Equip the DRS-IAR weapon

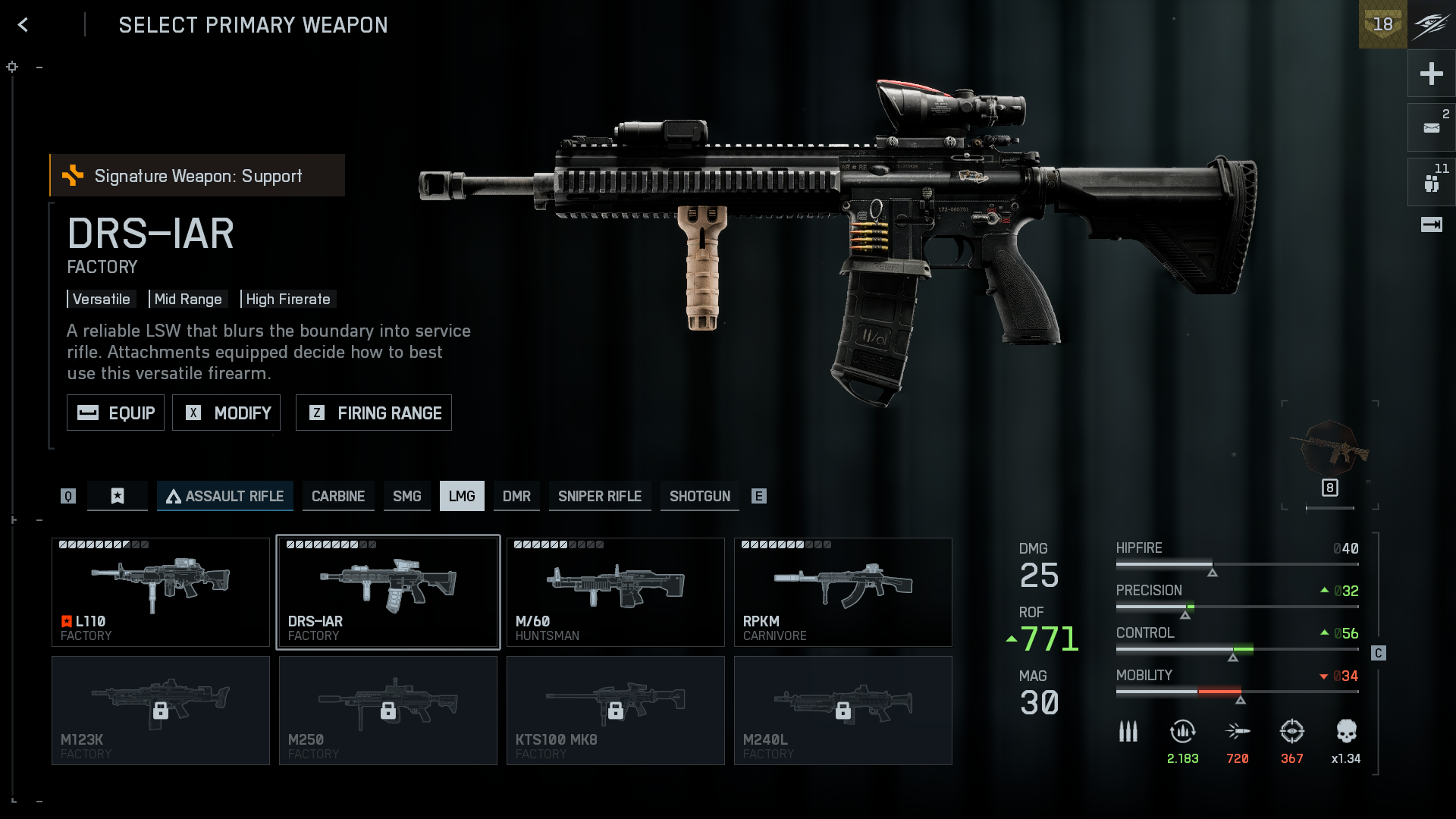click(115, 413)
